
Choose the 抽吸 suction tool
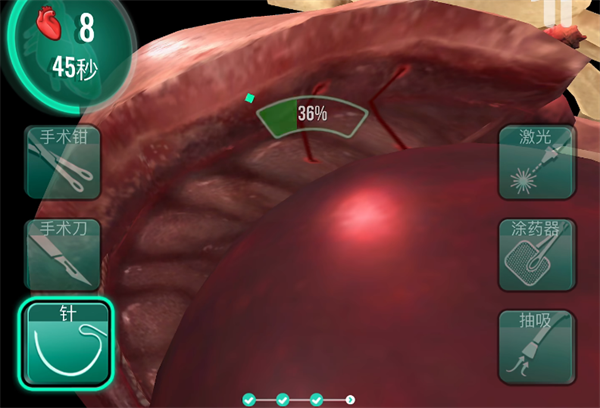point(538,344)
